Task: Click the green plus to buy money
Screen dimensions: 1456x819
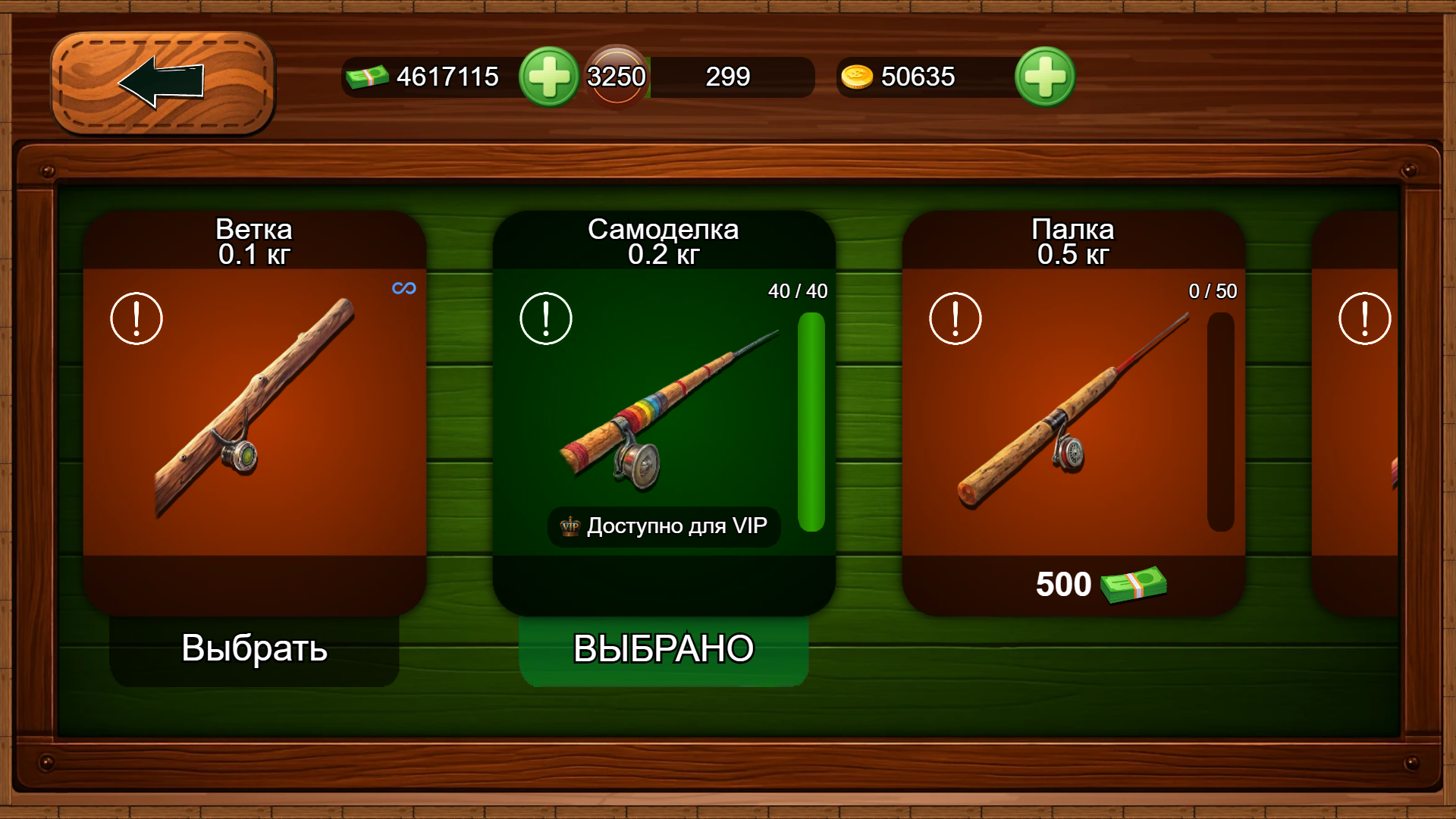Action: pyautogui.click(x=549, y=76)
